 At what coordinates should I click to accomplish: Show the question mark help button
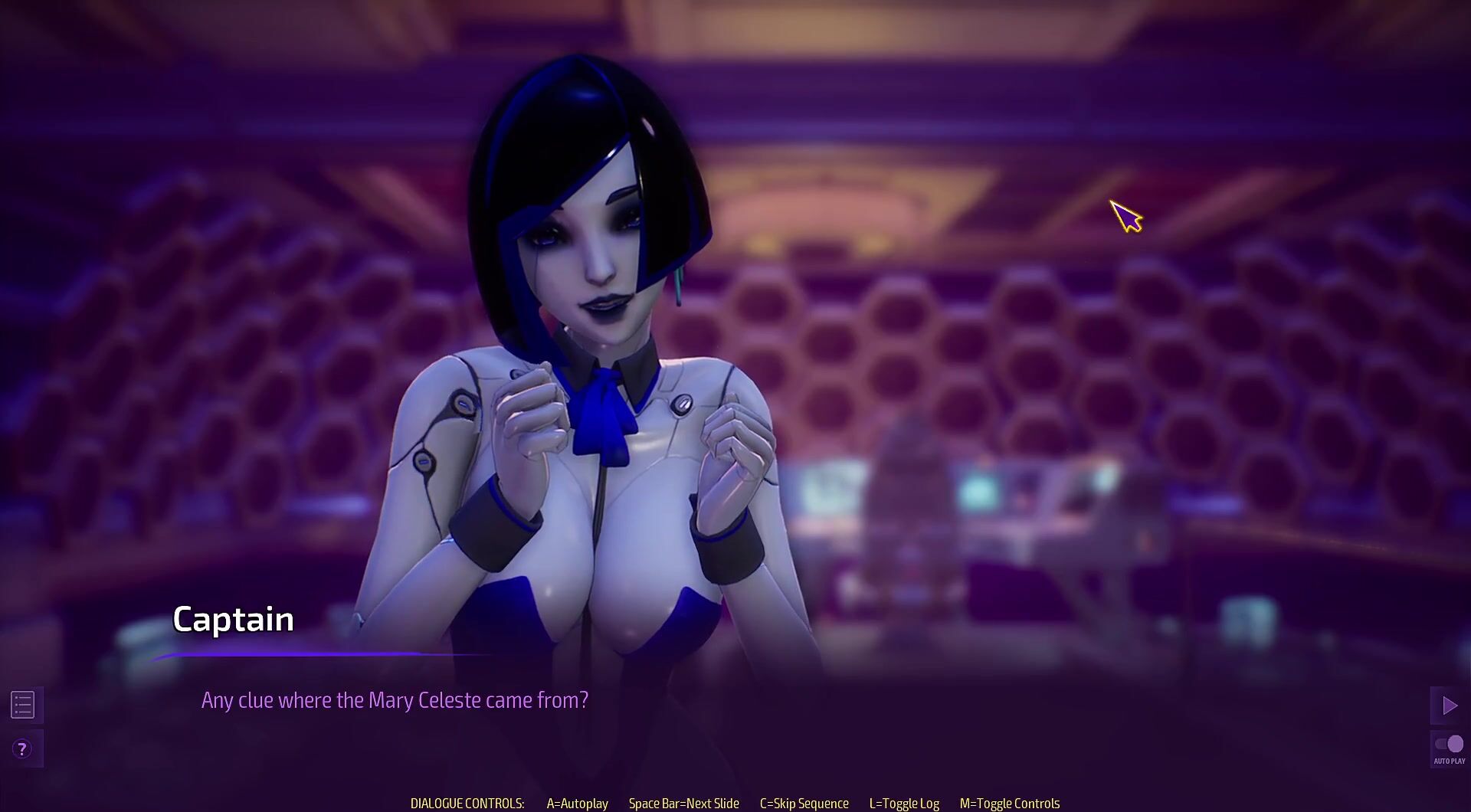click(x=22, y=748)
